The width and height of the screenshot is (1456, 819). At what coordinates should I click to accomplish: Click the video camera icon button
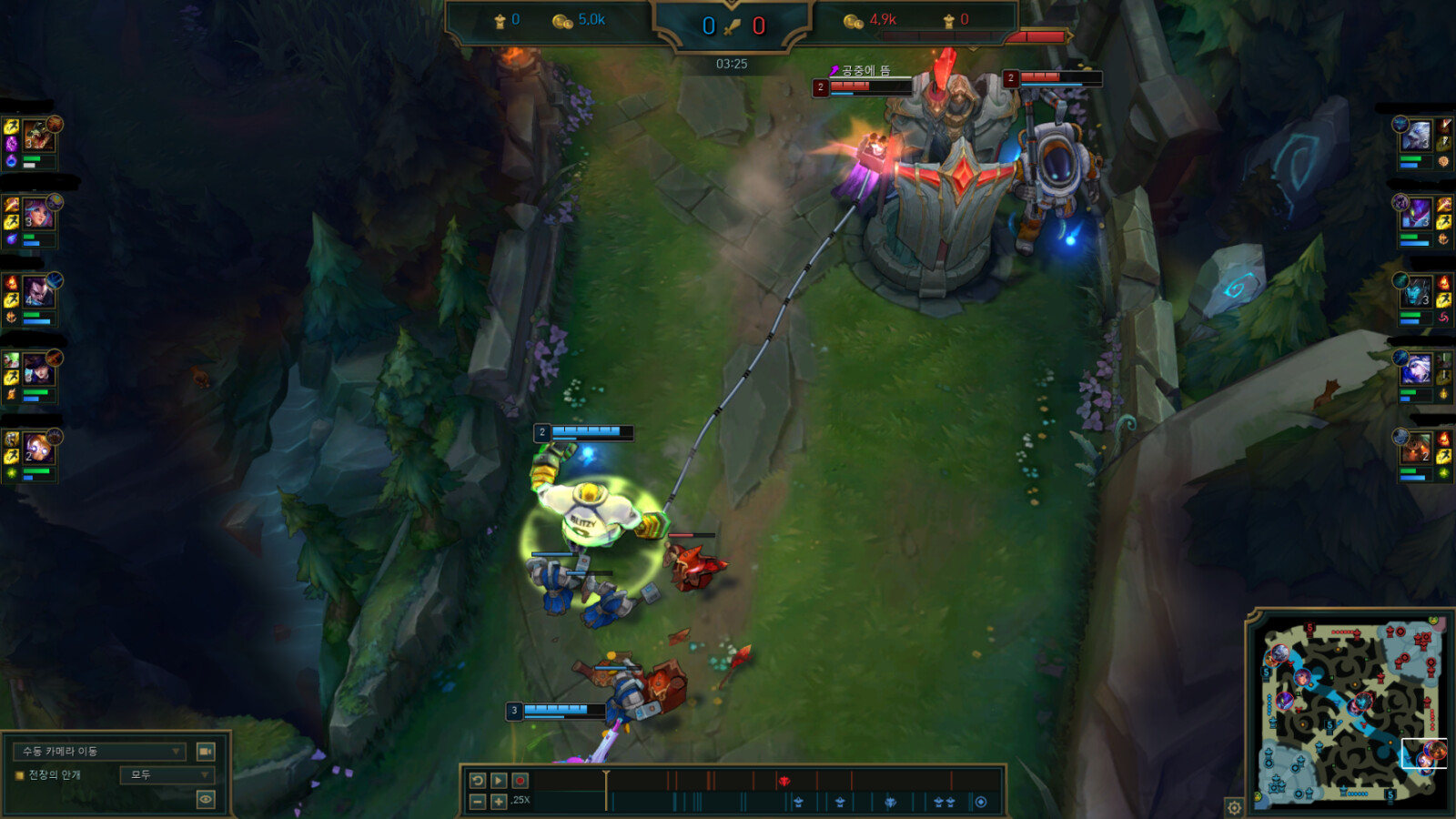pyautogui.click(x=206, y=752)
